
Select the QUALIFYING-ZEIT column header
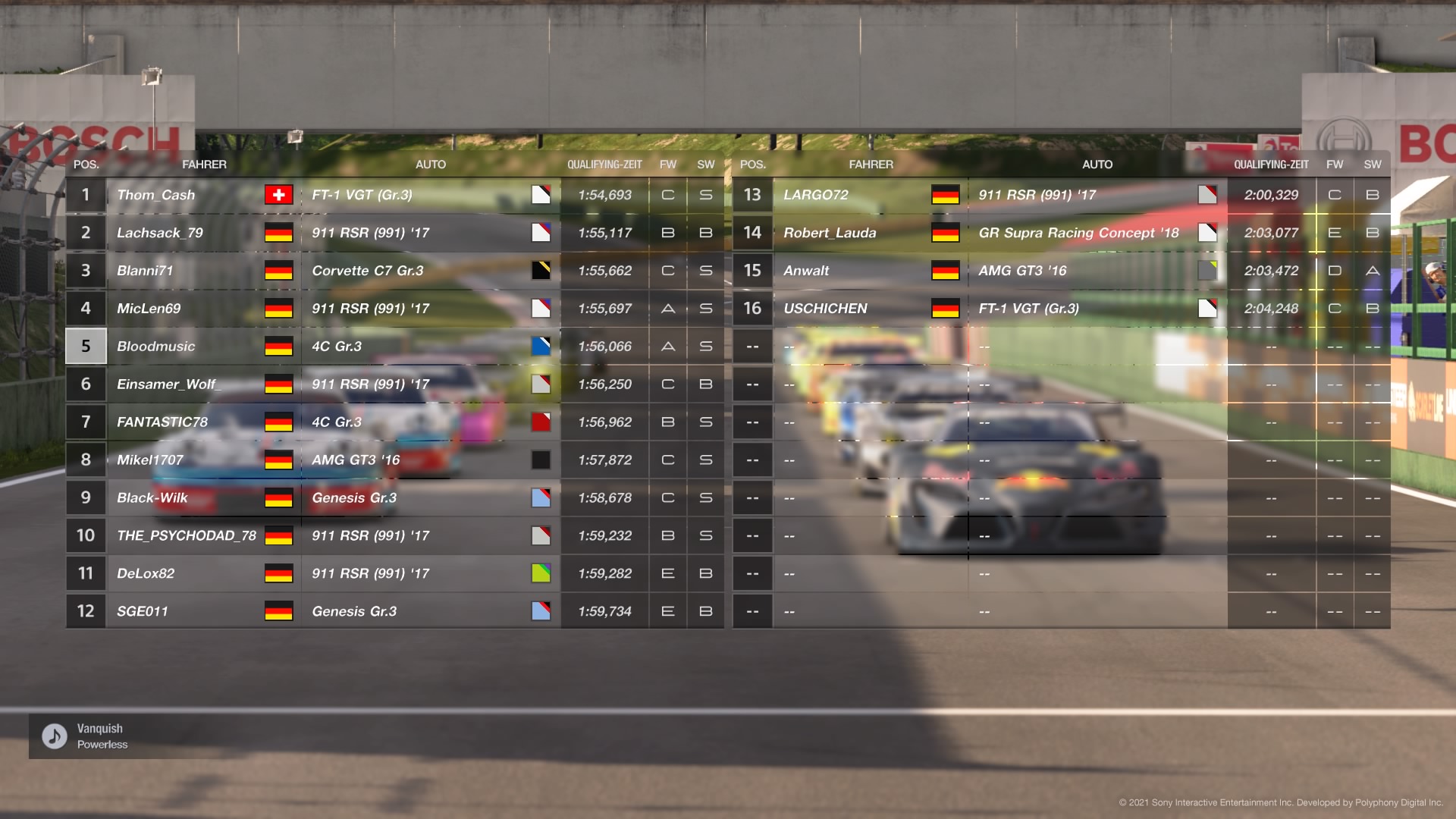click(x=605, y=164)
